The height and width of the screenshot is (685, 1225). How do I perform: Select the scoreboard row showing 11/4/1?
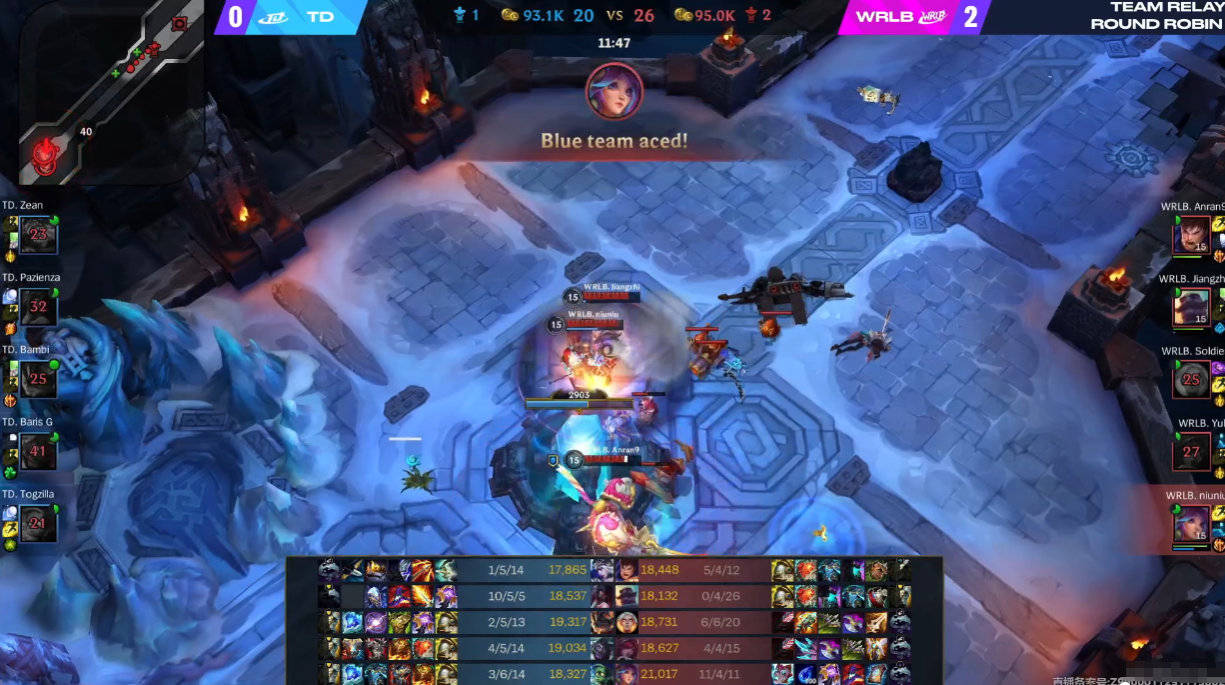coord(614,674)
